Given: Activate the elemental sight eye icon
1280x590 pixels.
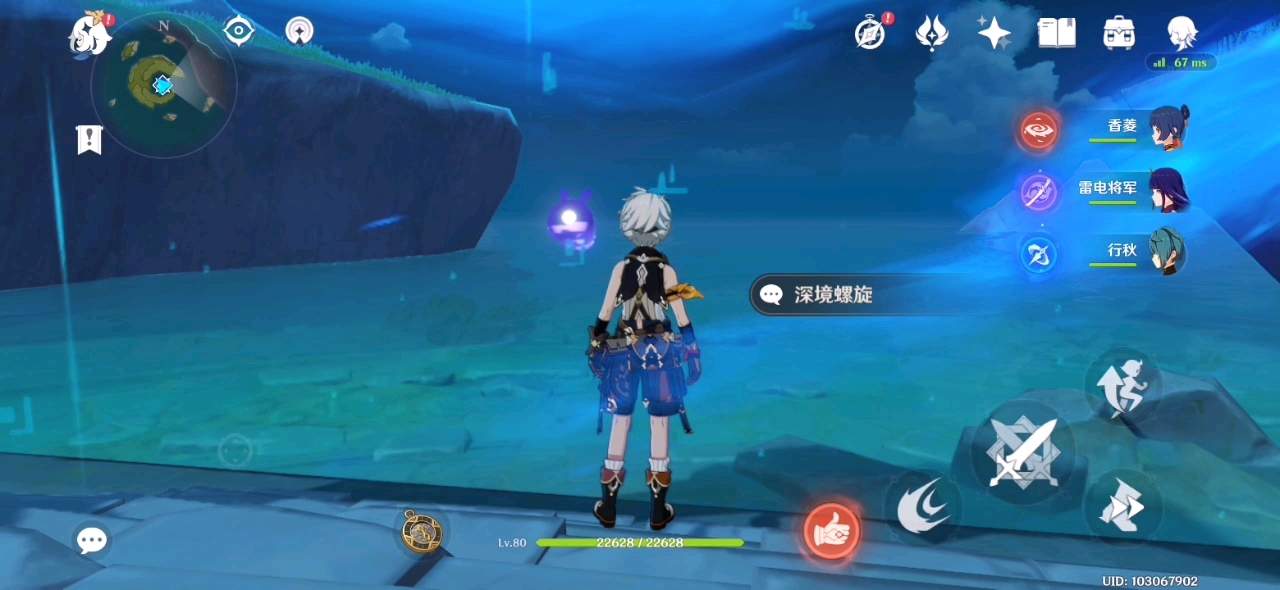Looking at the screenshot, I should [x=238, y=31].
